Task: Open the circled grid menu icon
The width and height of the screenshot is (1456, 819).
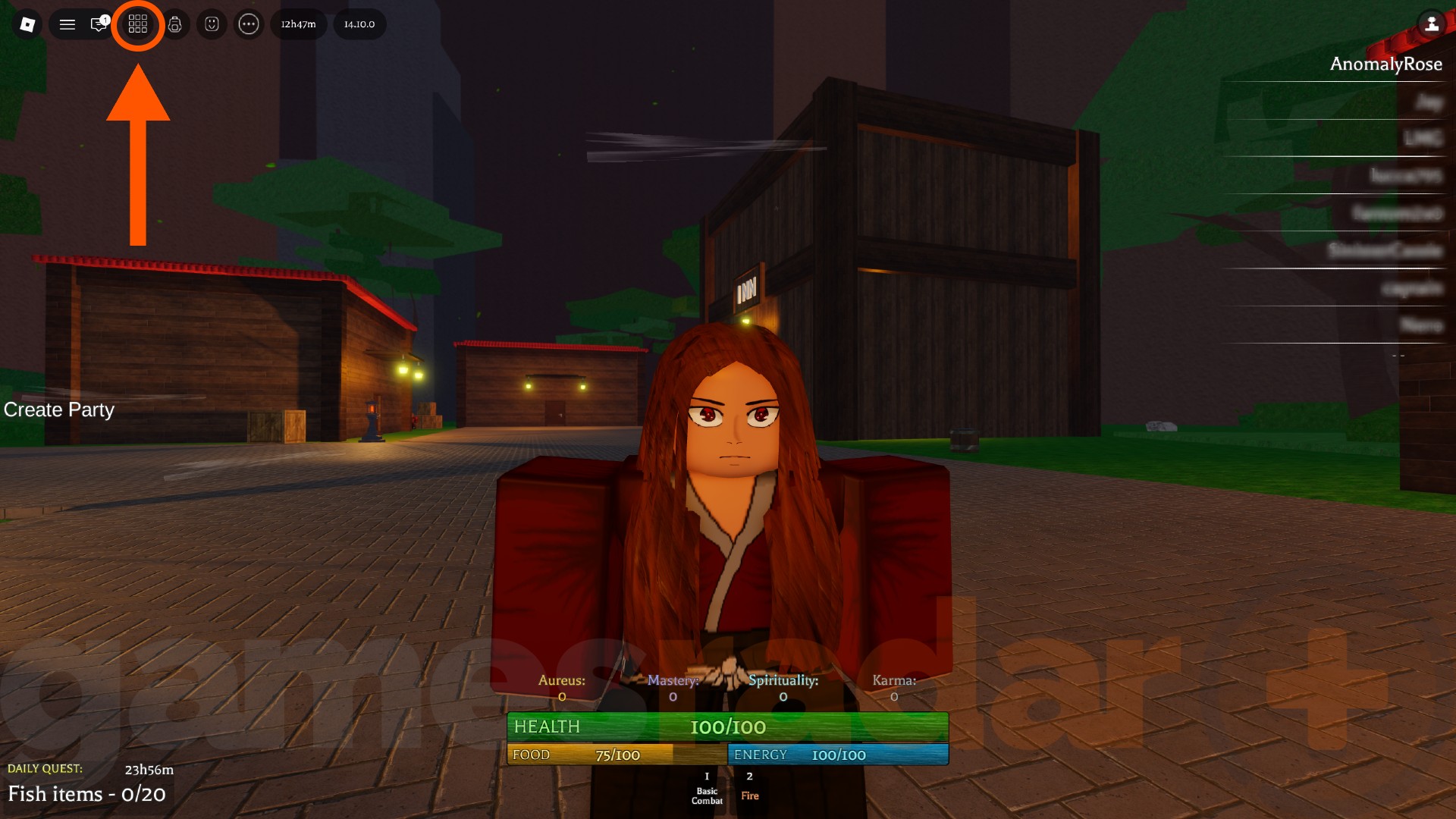Action: coord(138,24)
